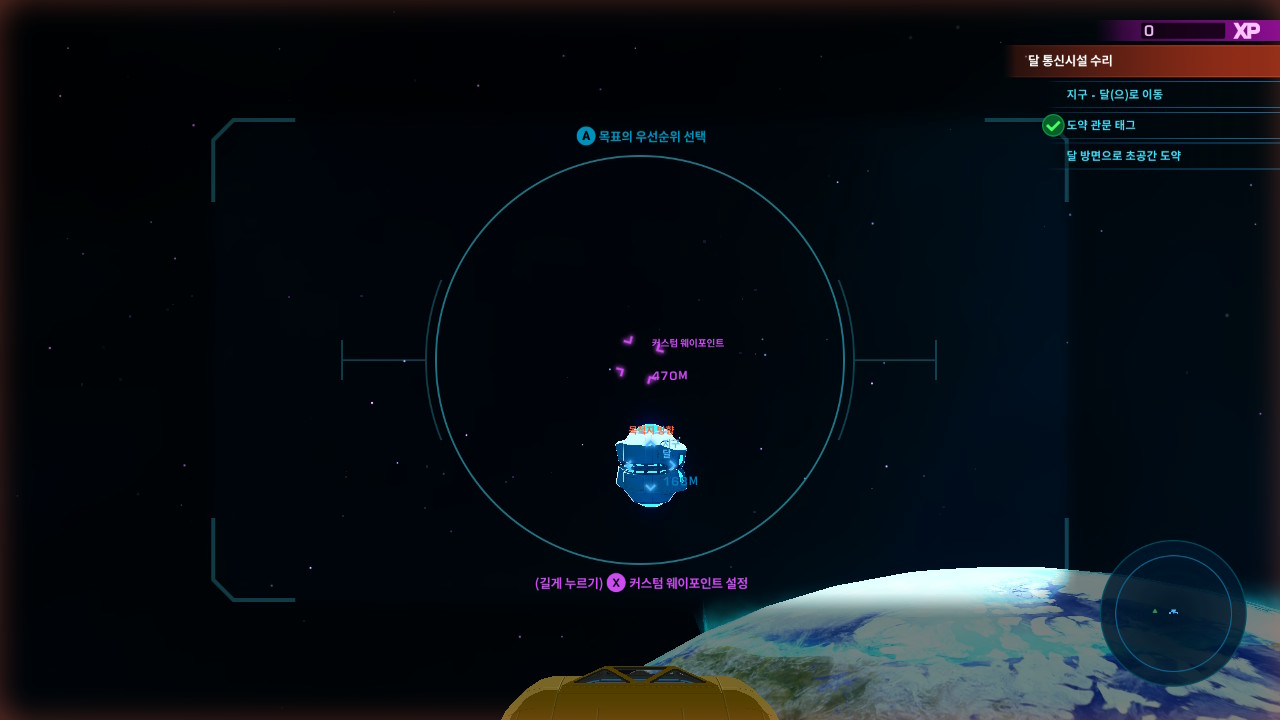Click the downward chevron below the gate
The image size is (1280, 720).
[648, 487]
